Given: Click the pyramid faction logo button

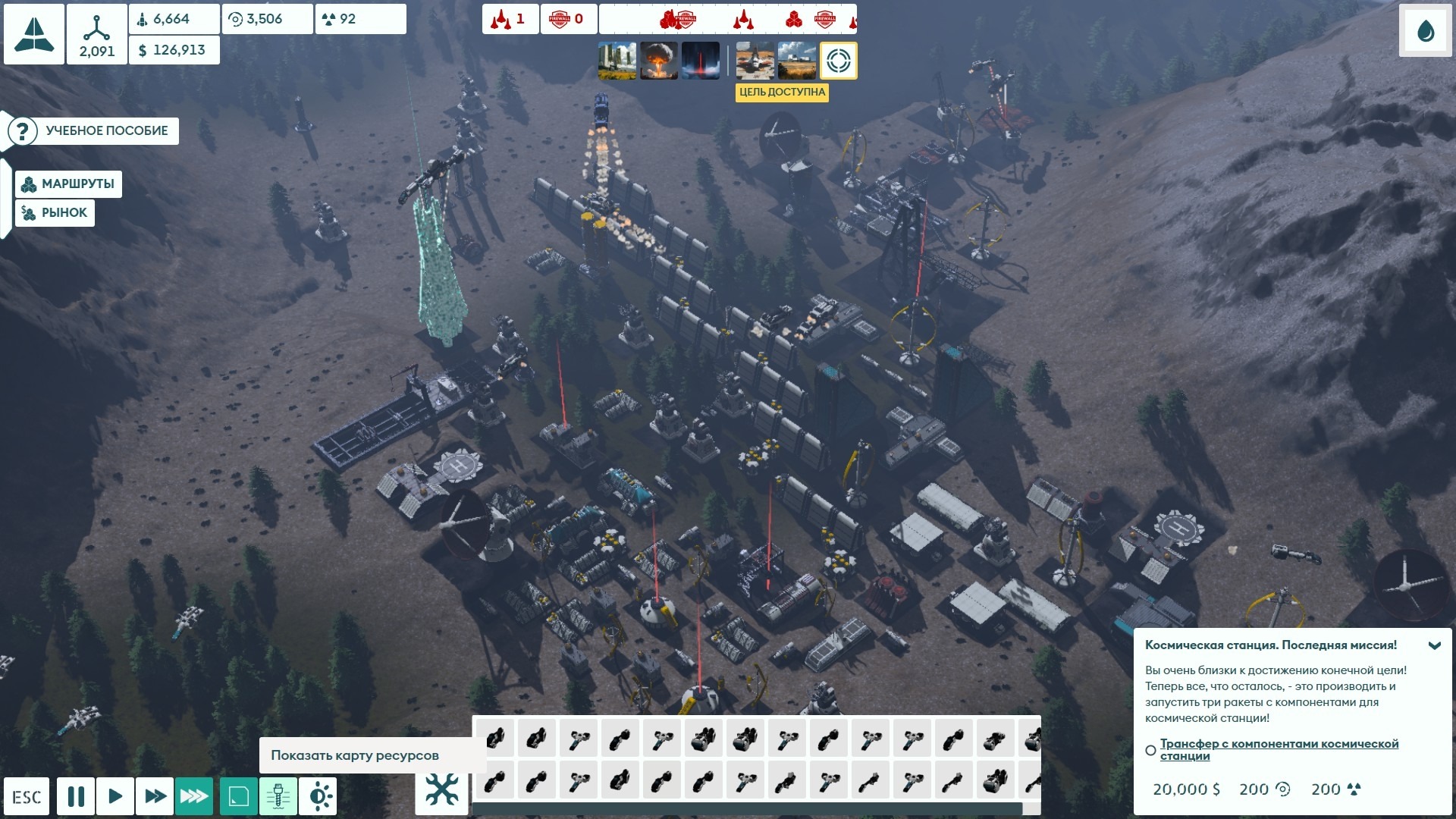Looking at the screenshot, I should coord(34,34).
